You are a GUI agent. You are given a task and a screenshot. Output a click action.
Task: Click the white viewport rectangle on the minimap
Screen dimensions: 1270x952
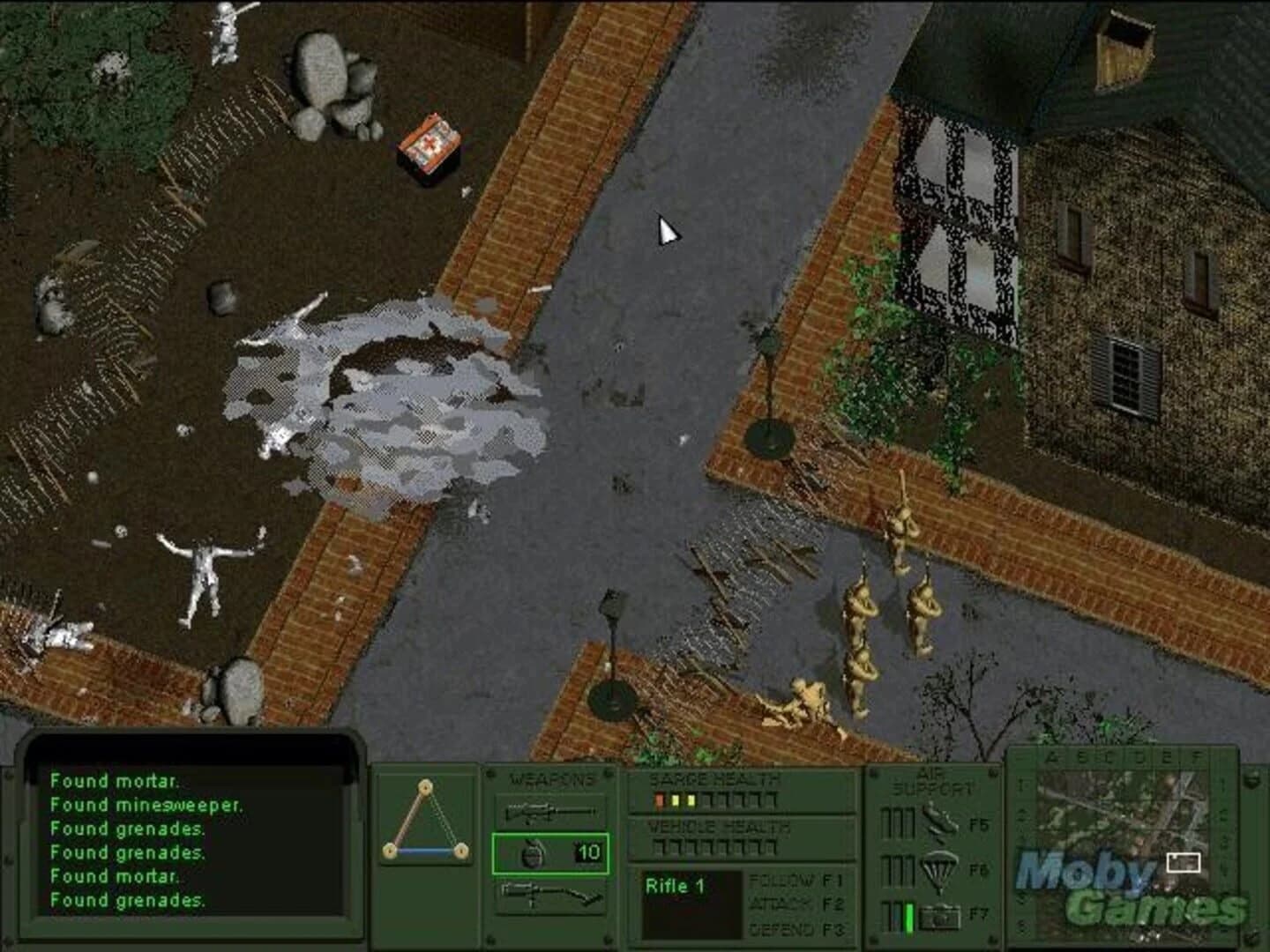tap(1184, 863)
